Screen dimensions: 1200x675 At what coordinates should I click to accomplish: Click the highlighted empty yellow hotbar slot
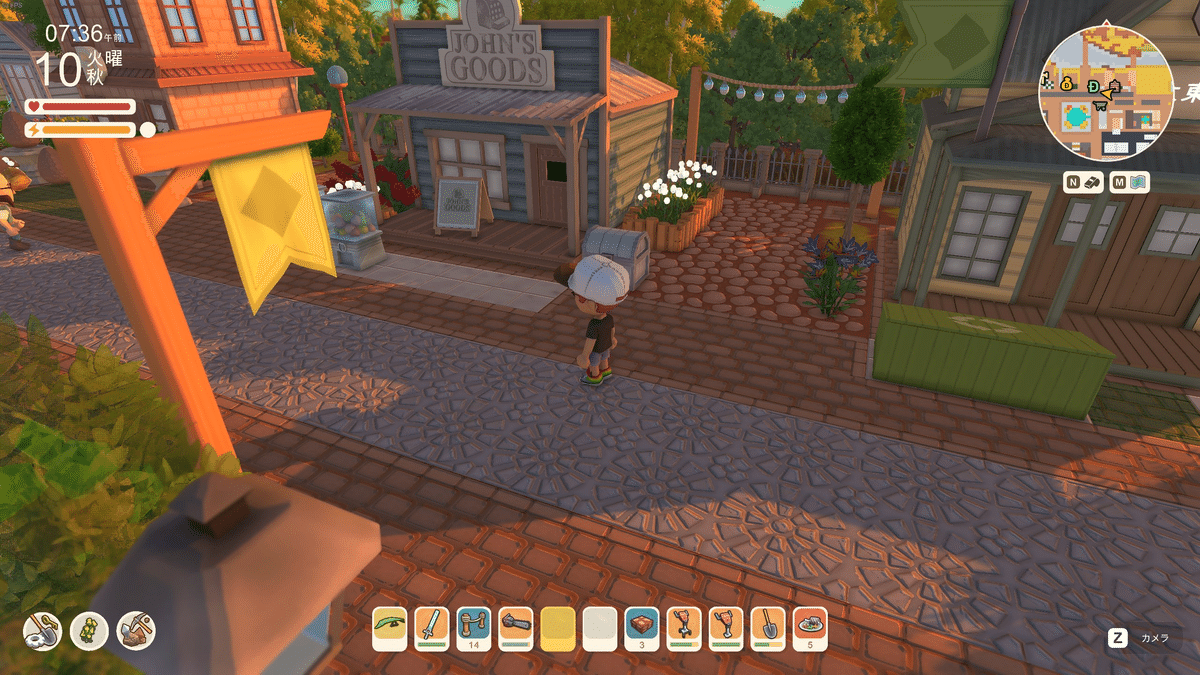558,628
